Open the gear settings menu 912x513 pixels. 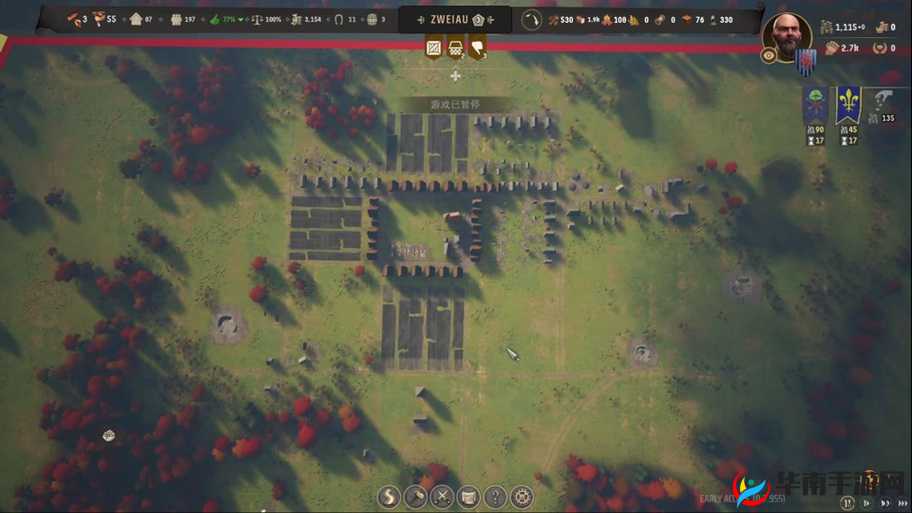tap(521, 496)
